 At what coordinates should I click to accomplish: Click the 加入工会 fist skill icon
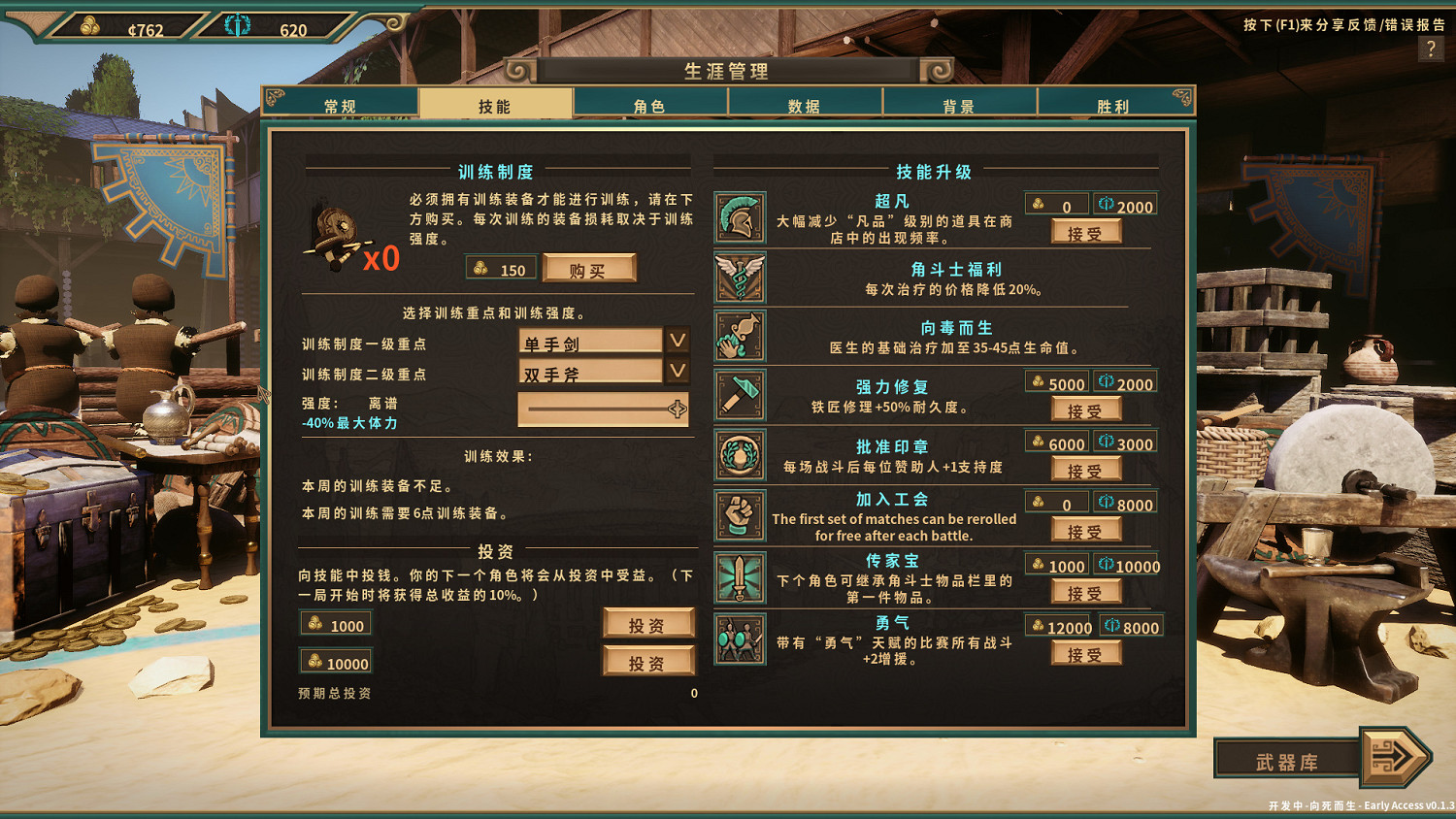[x=739, y=515]
